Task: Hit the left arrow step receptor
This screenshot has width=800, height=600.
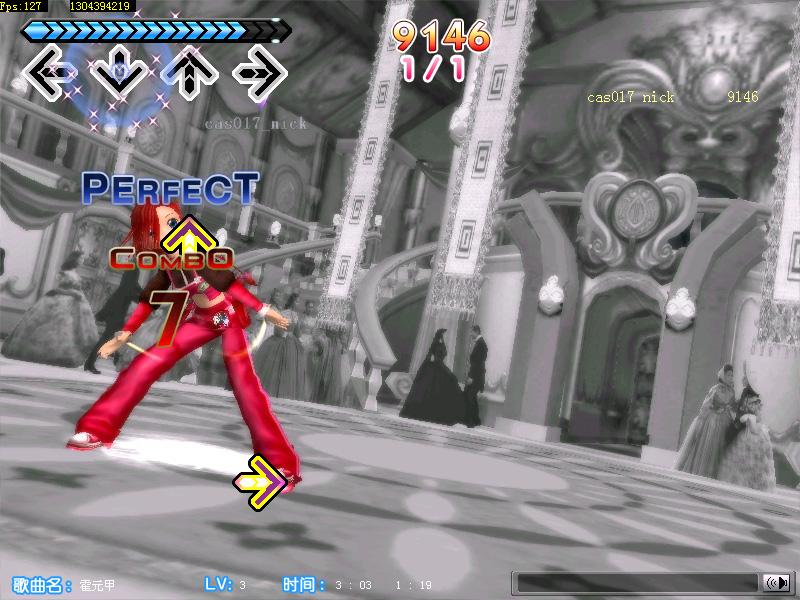Action: (50, 71)
